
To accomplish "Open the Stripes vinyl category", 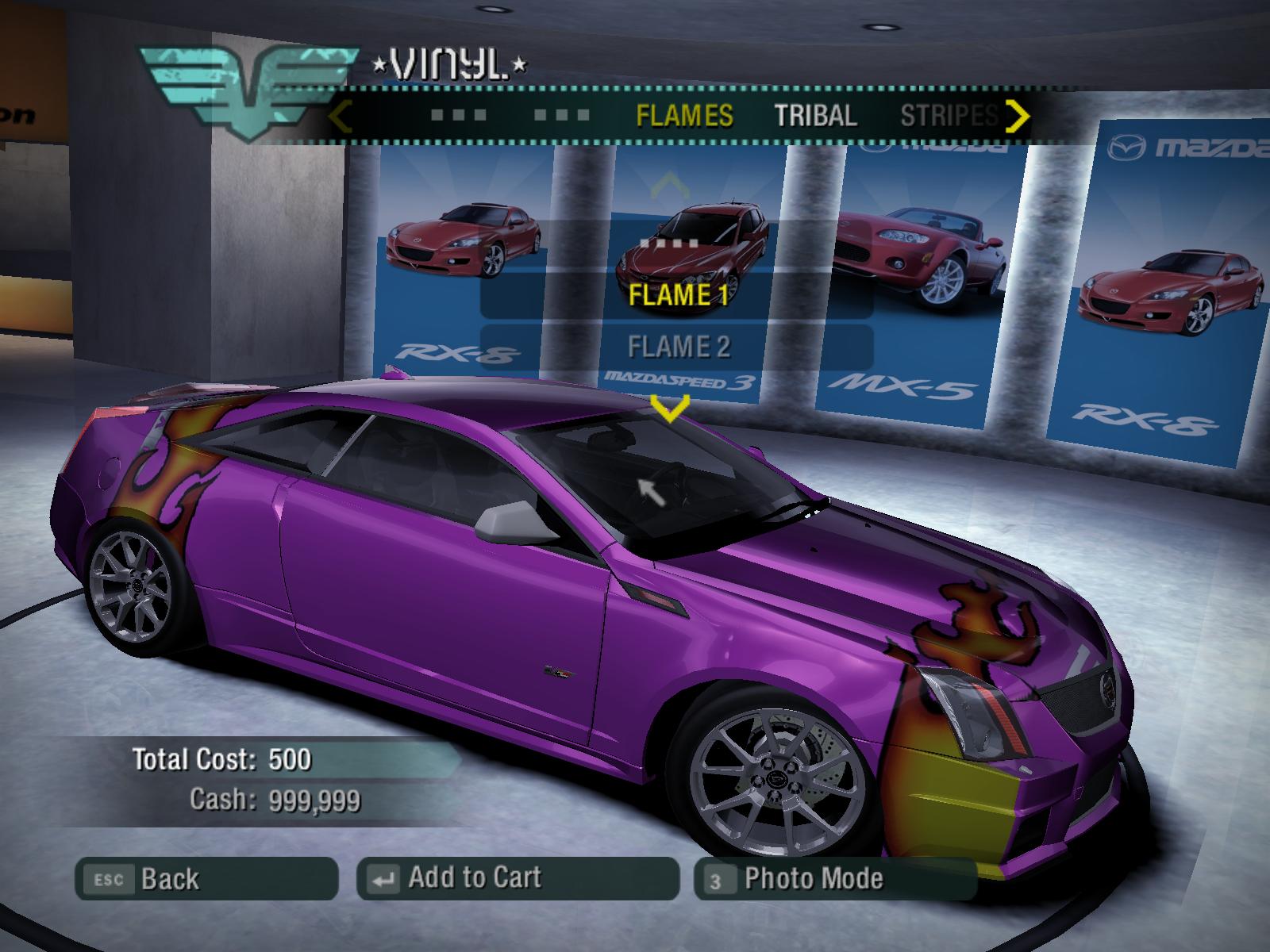I will pyautogui.click(x=949, y=116).
